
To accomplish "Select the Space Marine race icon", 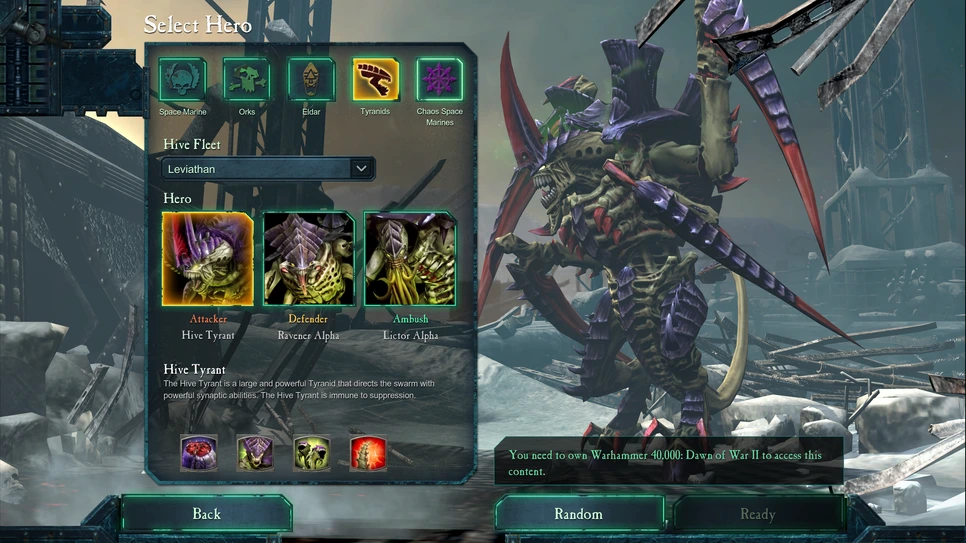I will coord(182,80).
